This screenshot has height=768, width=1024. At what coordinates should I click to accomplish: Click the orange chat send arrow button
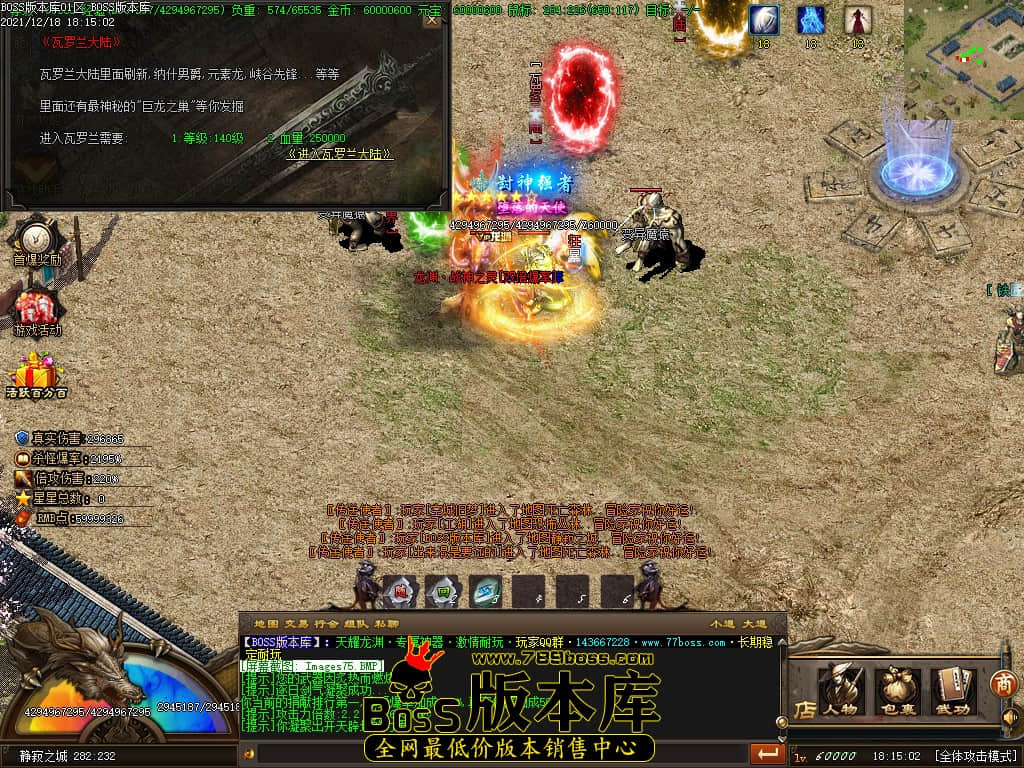(x=768, y=753)
